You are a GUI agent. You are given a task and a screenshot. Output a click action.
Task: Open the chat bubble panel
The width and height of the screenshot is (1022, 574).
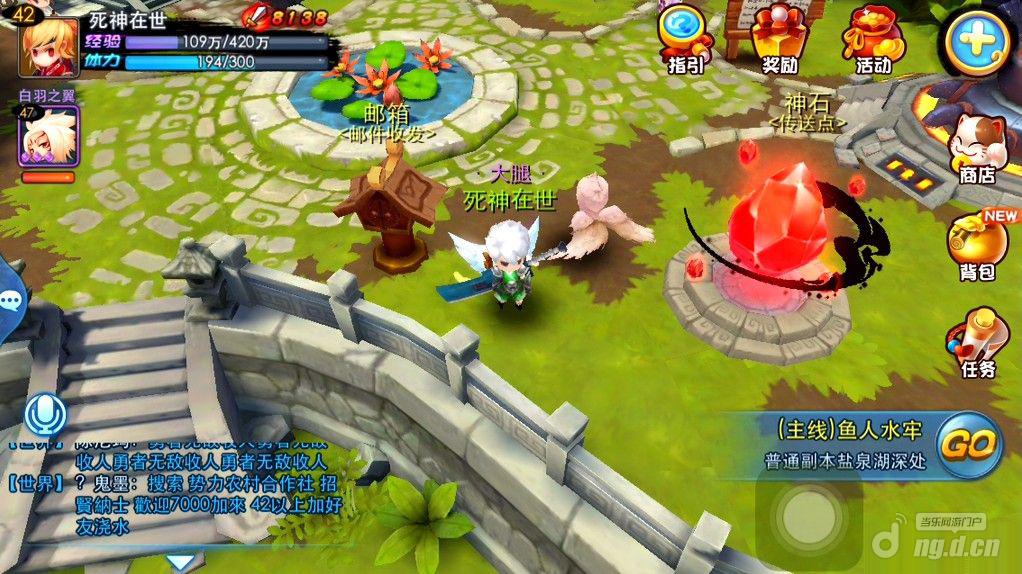click(x=10, y=299)
